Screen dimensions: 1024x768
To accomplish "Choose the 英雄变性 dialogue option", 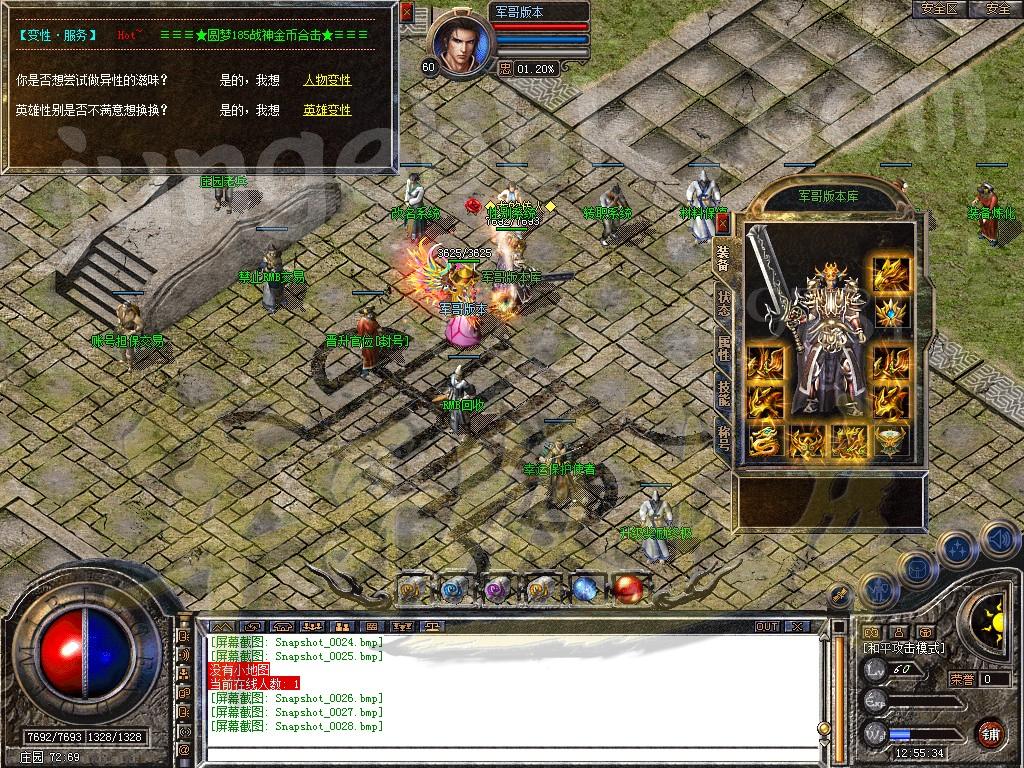I will (x=327, y=110).
